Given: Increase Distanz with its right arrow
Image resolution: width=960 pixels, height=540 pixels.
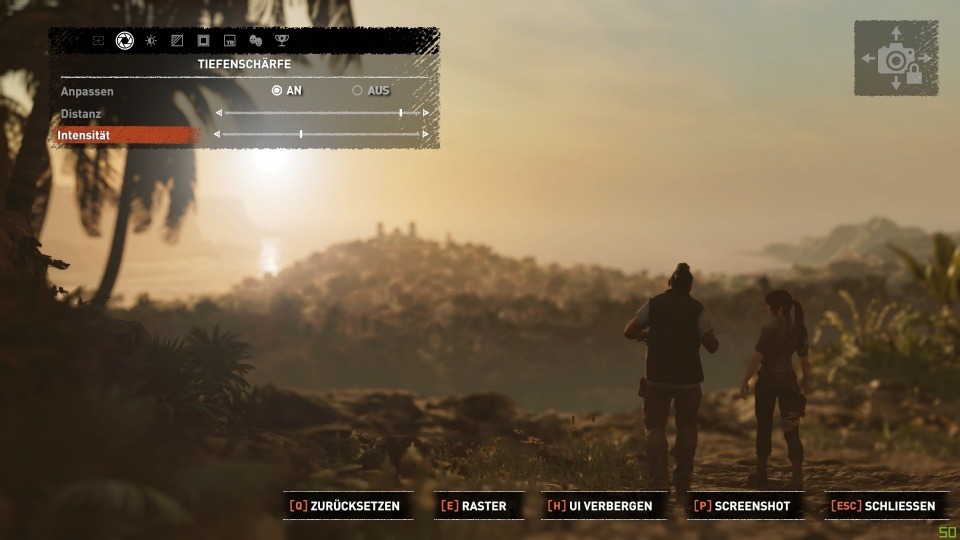Looking at the screenshot, I should click(x=426, y=113).
